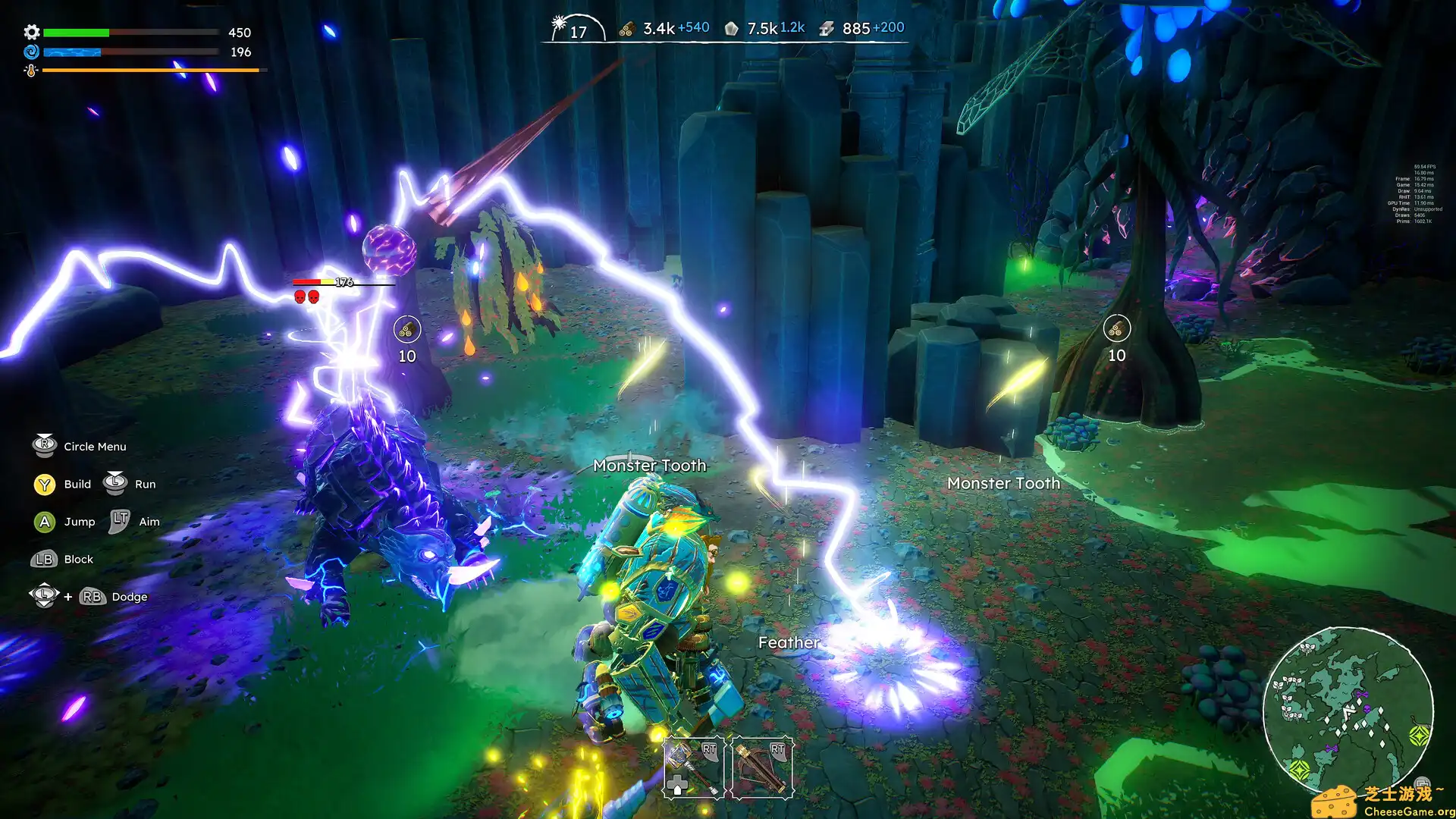The height and width of the screenshot is (819, 1456).
Task: Click the metal resource icon showing 885
Action: 826,28
